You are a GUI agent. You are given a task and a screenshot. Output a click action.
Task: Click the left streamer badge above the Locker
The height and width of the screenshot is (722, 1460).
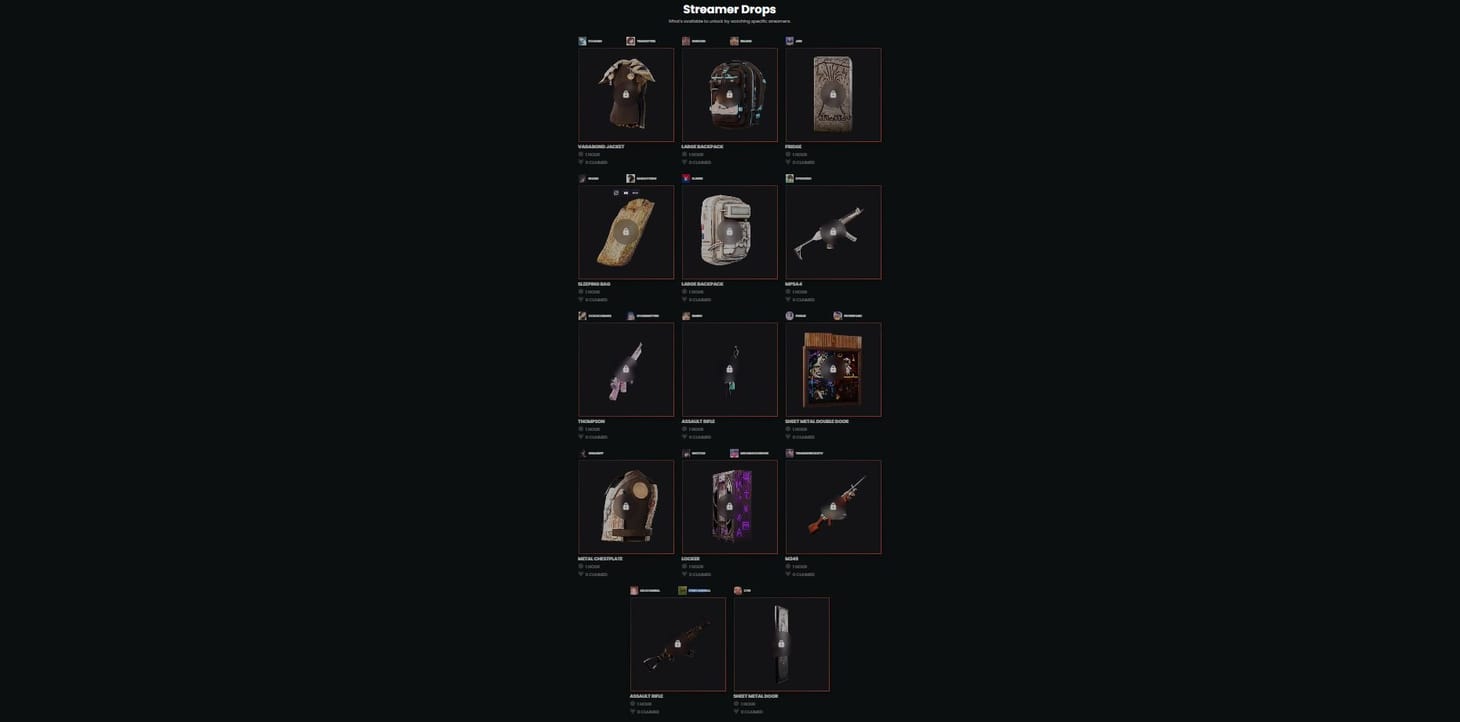click(x=686, y=453)
